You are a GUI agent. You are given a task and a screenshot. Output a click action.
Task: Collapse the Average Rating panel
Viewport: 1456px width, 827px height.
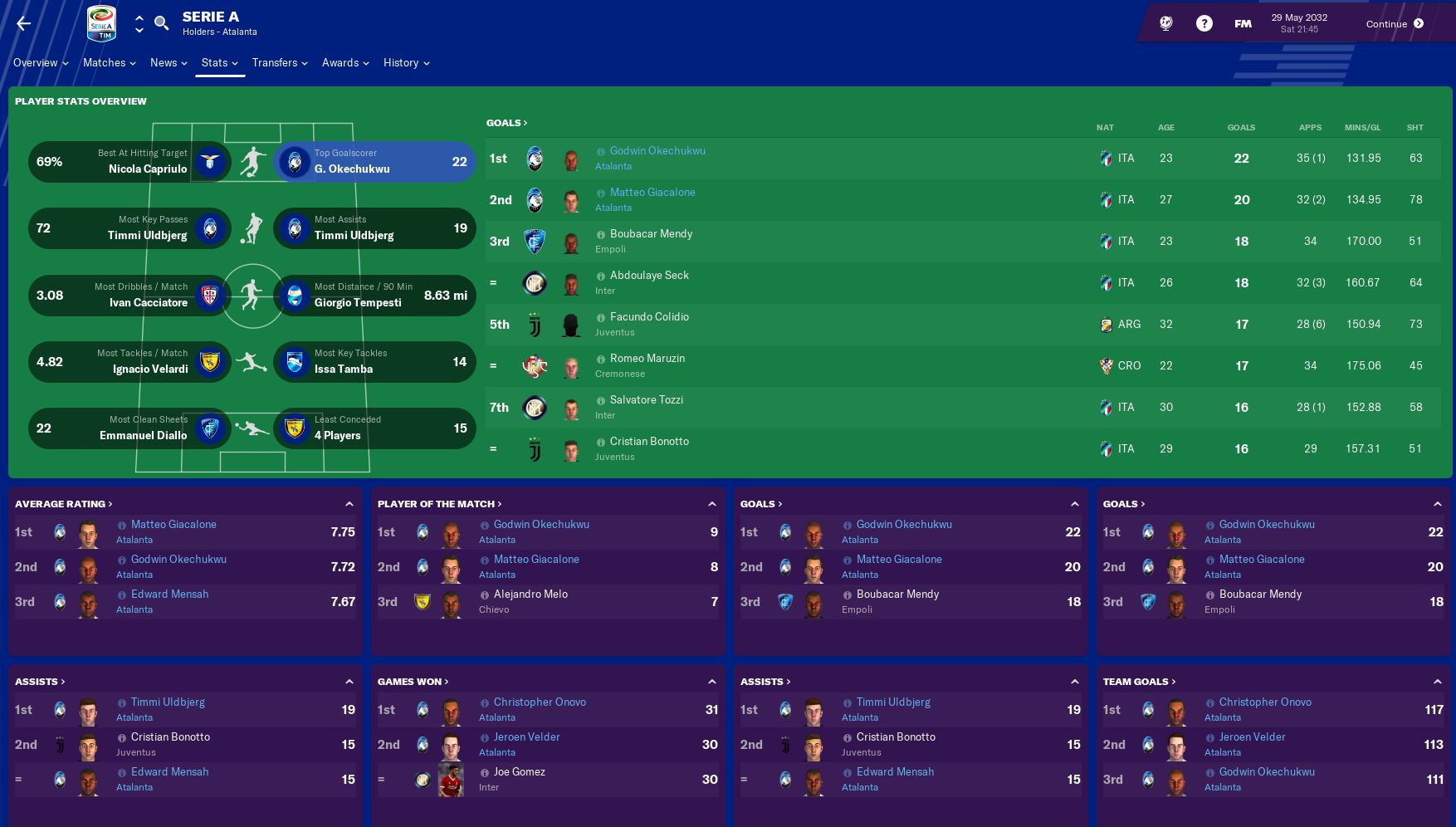coord(349,503)
